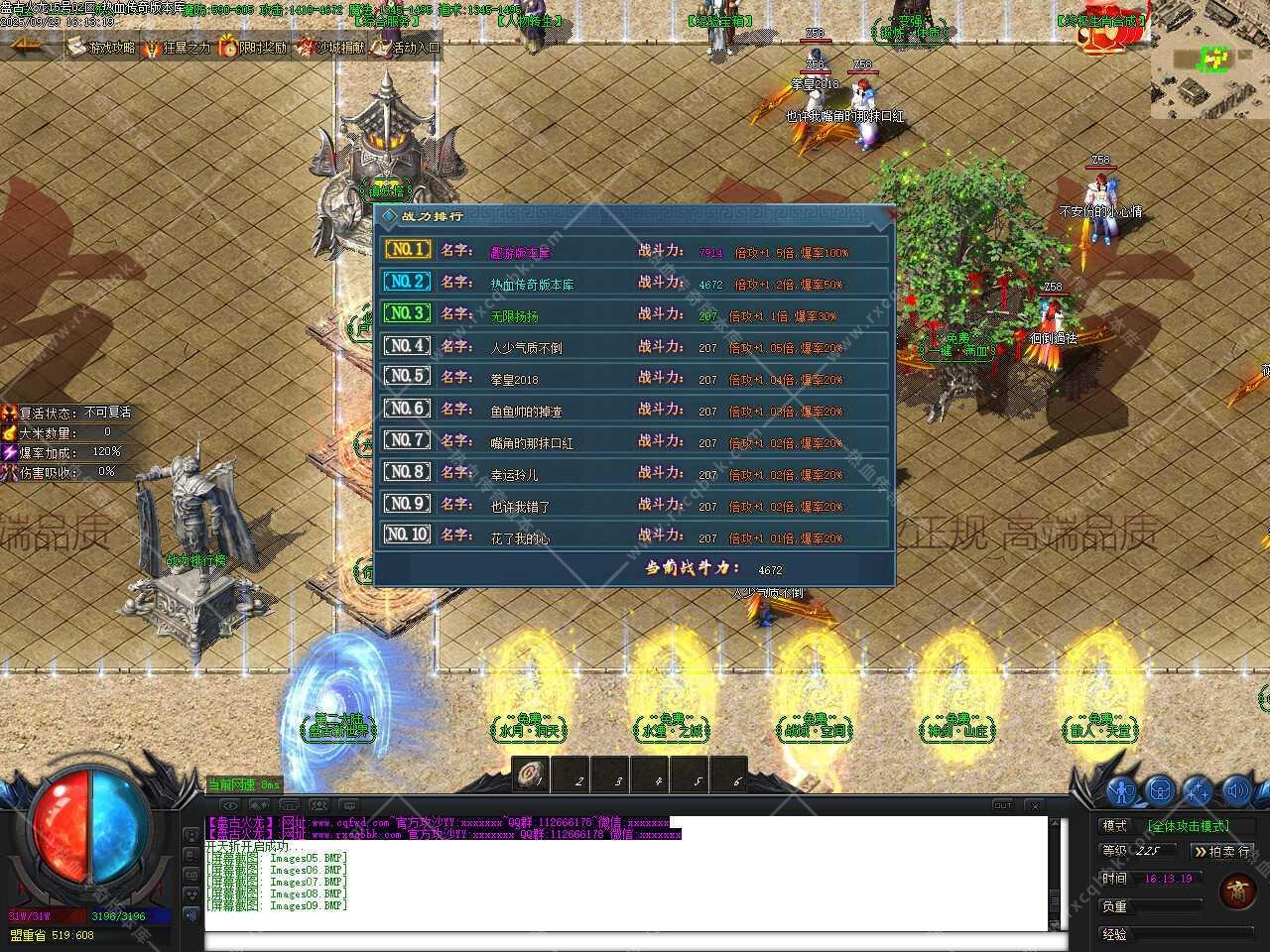
Task: Open the character equipment panel icon
Action: 1122,790
